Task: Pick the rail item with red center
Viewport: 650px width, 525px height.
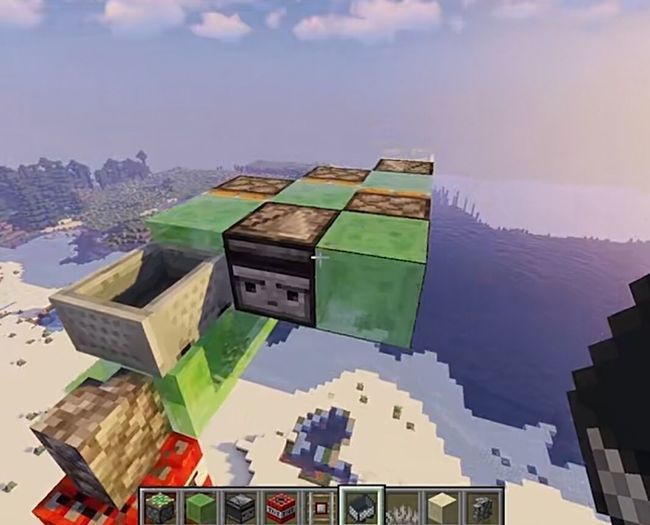Action: 321,507
